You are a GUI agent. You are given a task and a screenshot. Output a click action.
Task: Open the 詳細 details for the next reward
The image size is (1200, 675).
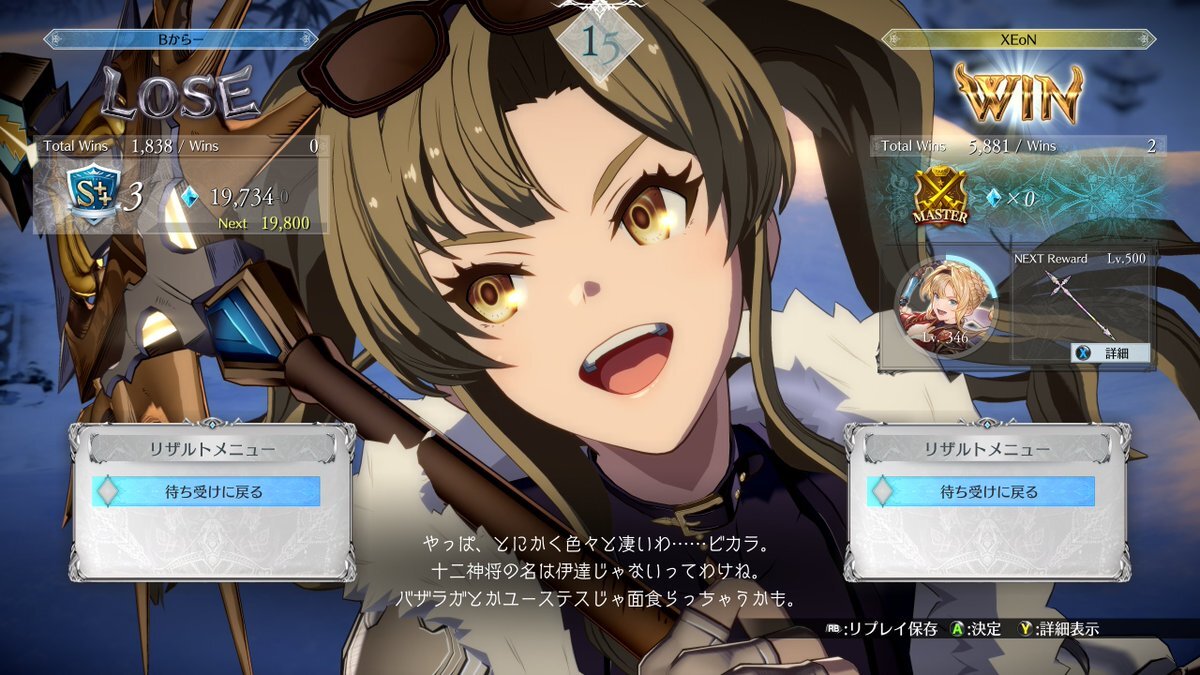[1111, 353]
